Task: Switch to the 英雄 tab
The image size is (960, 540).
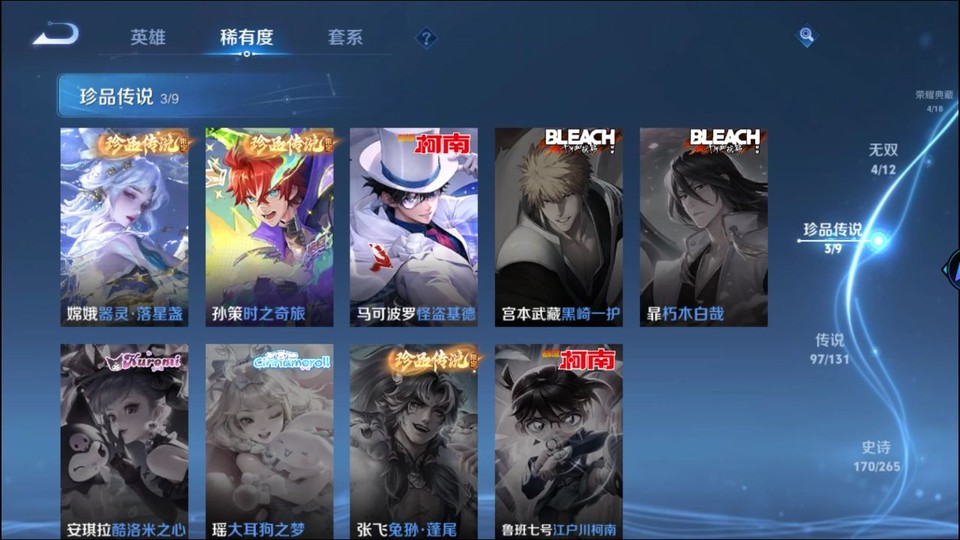Action: click(148, 38)
